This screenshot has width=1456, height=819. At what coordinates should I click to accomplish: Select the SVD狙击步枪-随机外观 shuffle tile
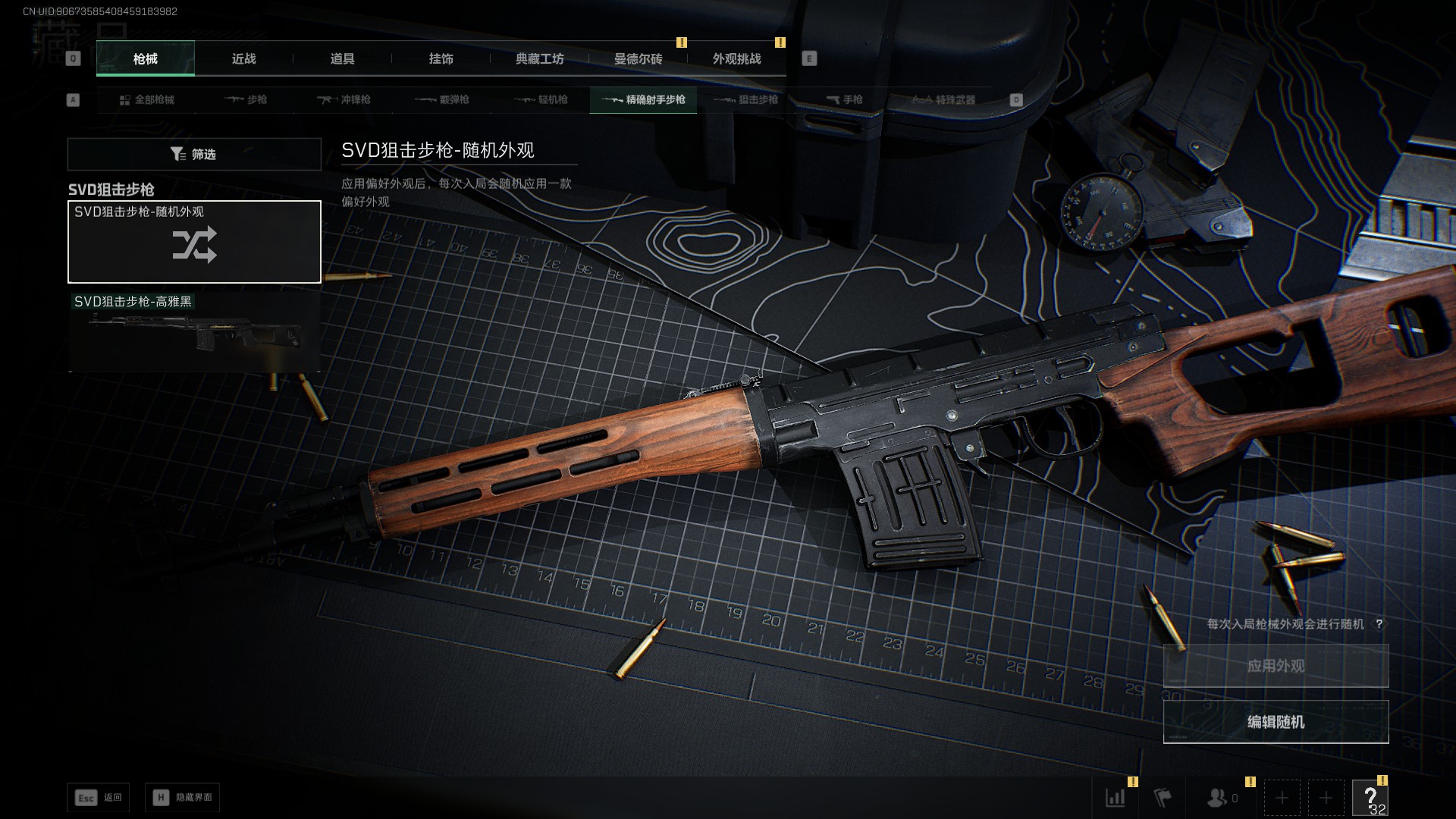click(194, 242)
